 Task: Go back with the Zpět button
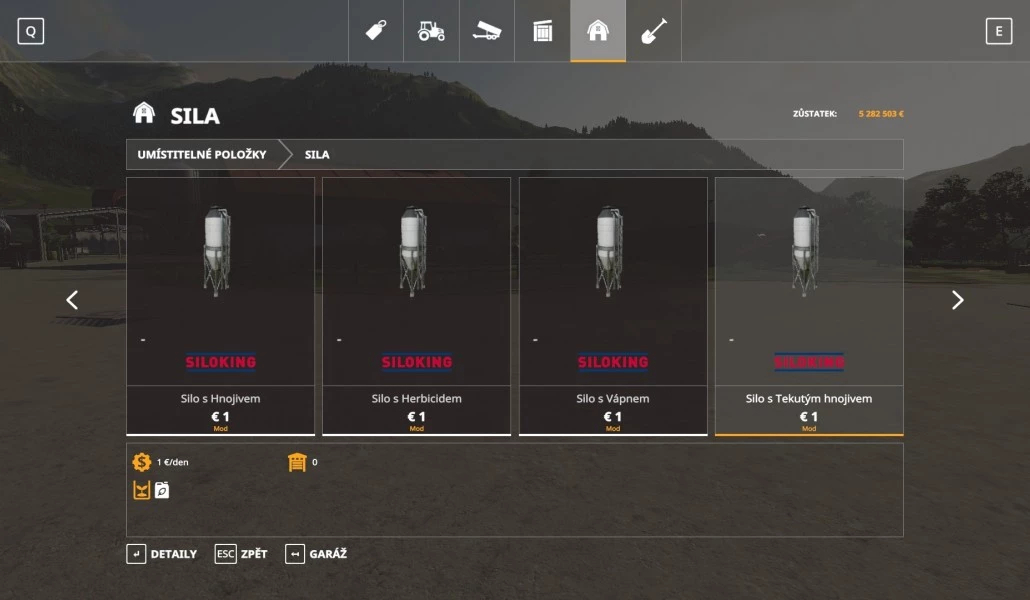point(241,554)
